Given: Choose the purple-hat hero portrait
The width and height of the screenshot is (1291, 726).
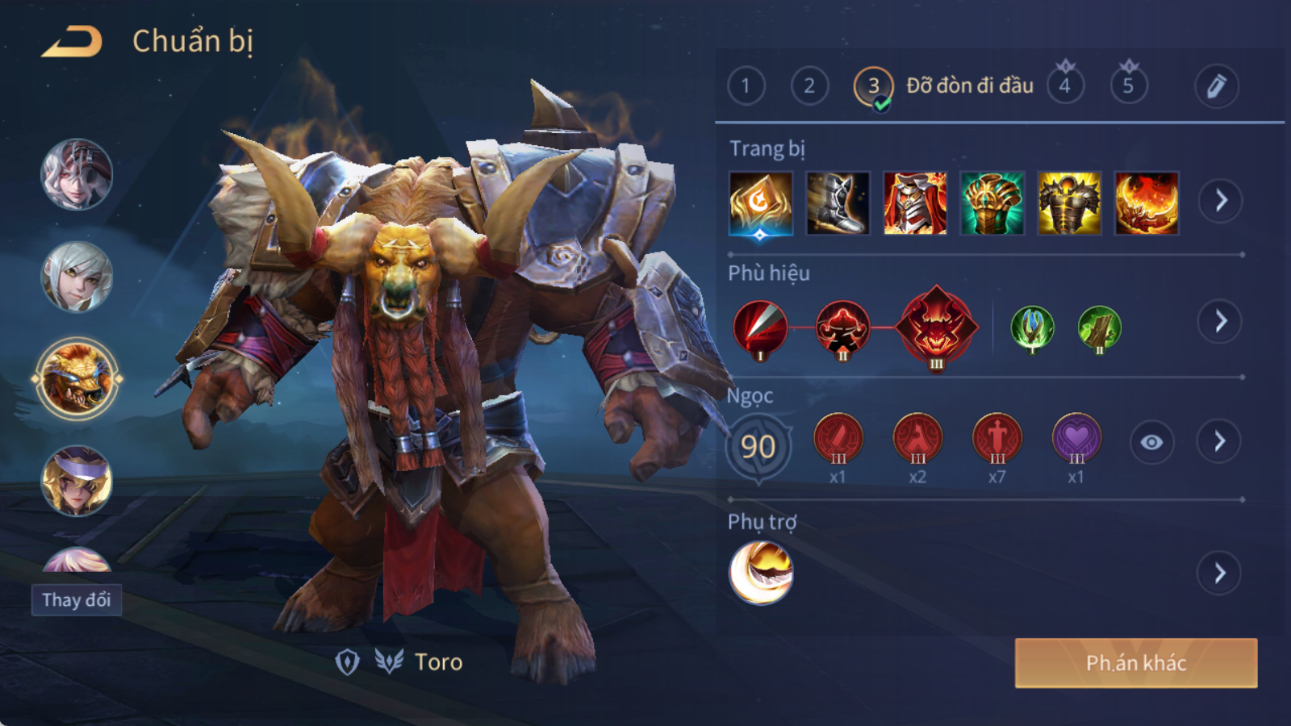Looking at the screenshot, I should click(x=77, y=481).
